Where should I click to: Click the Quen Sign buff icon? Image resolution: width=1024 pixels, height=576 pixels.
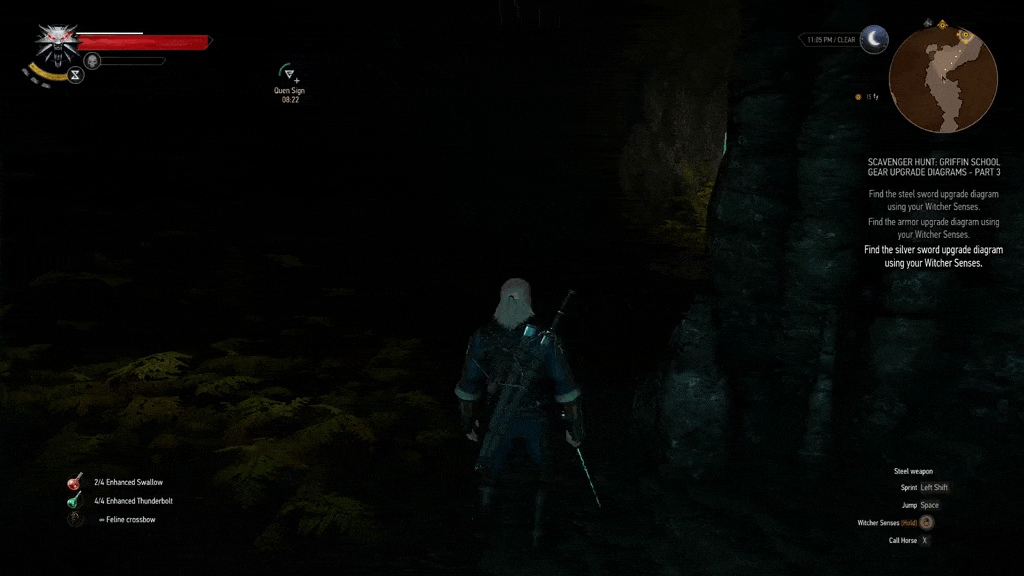[289, 74]
